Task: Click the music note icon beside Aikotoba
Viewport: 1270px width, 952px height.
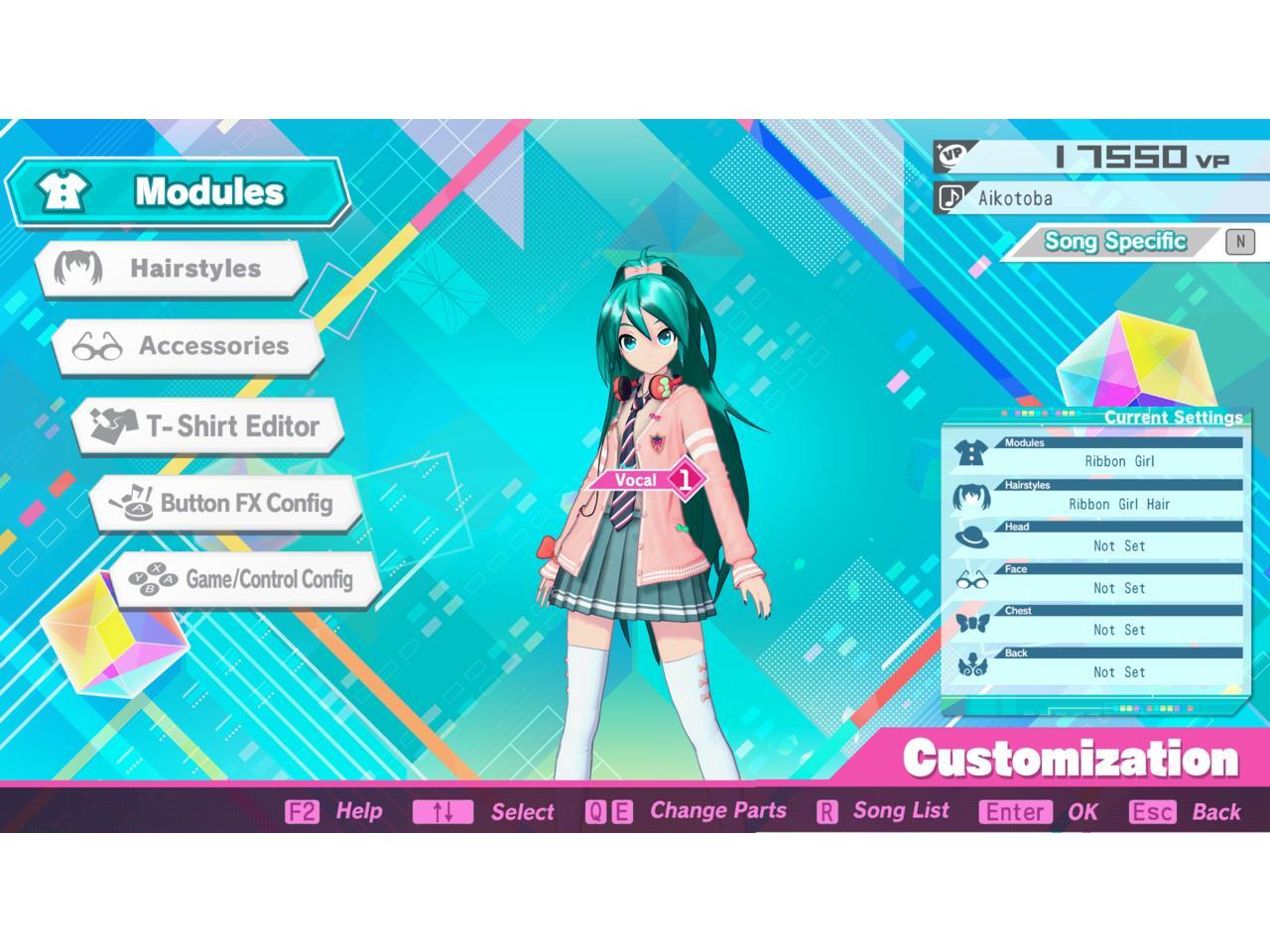Action: click(950, 197)
